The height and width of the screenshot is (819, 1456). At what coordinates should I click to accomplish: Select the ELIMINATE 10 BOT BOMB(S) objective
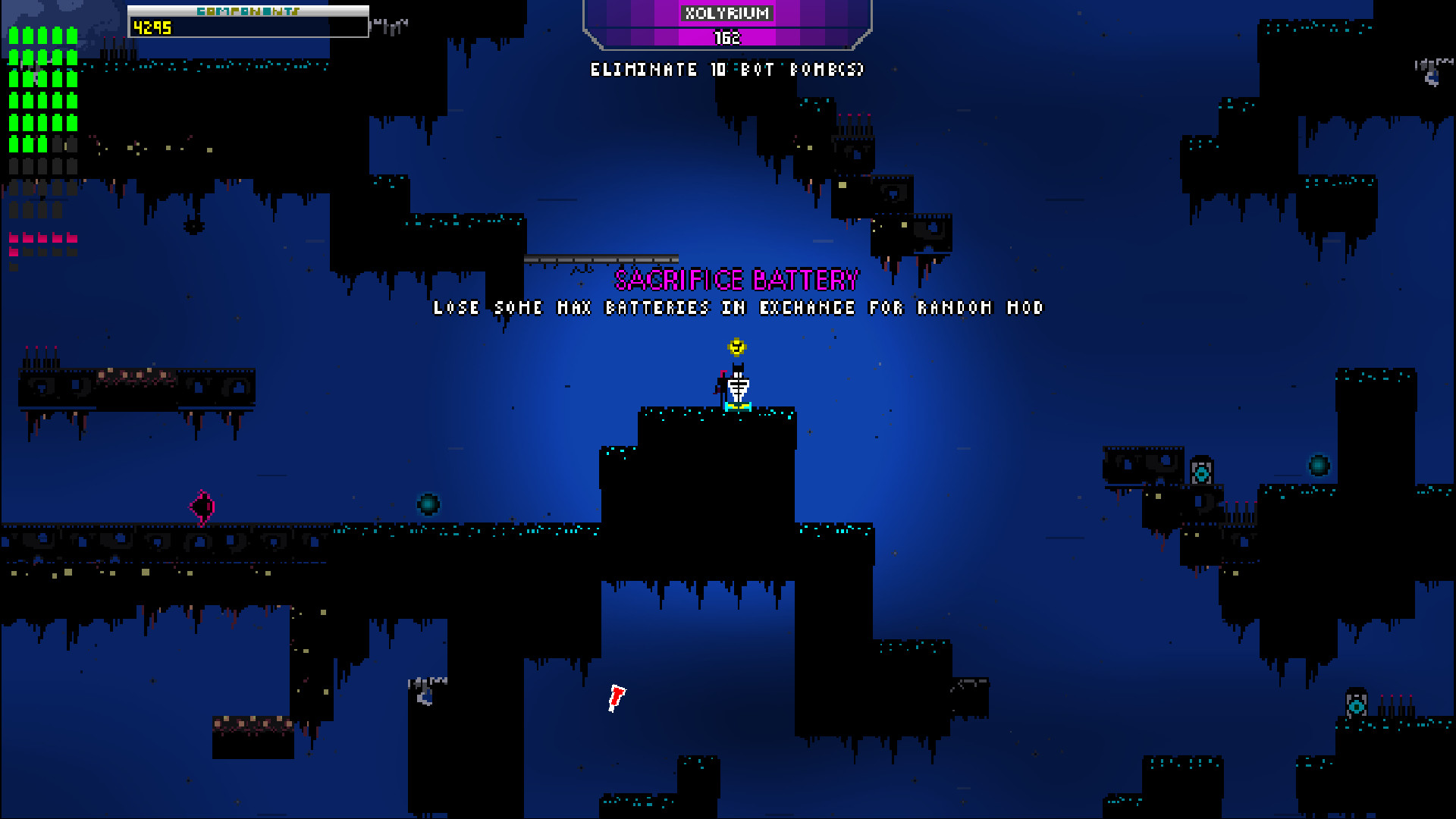727,69
